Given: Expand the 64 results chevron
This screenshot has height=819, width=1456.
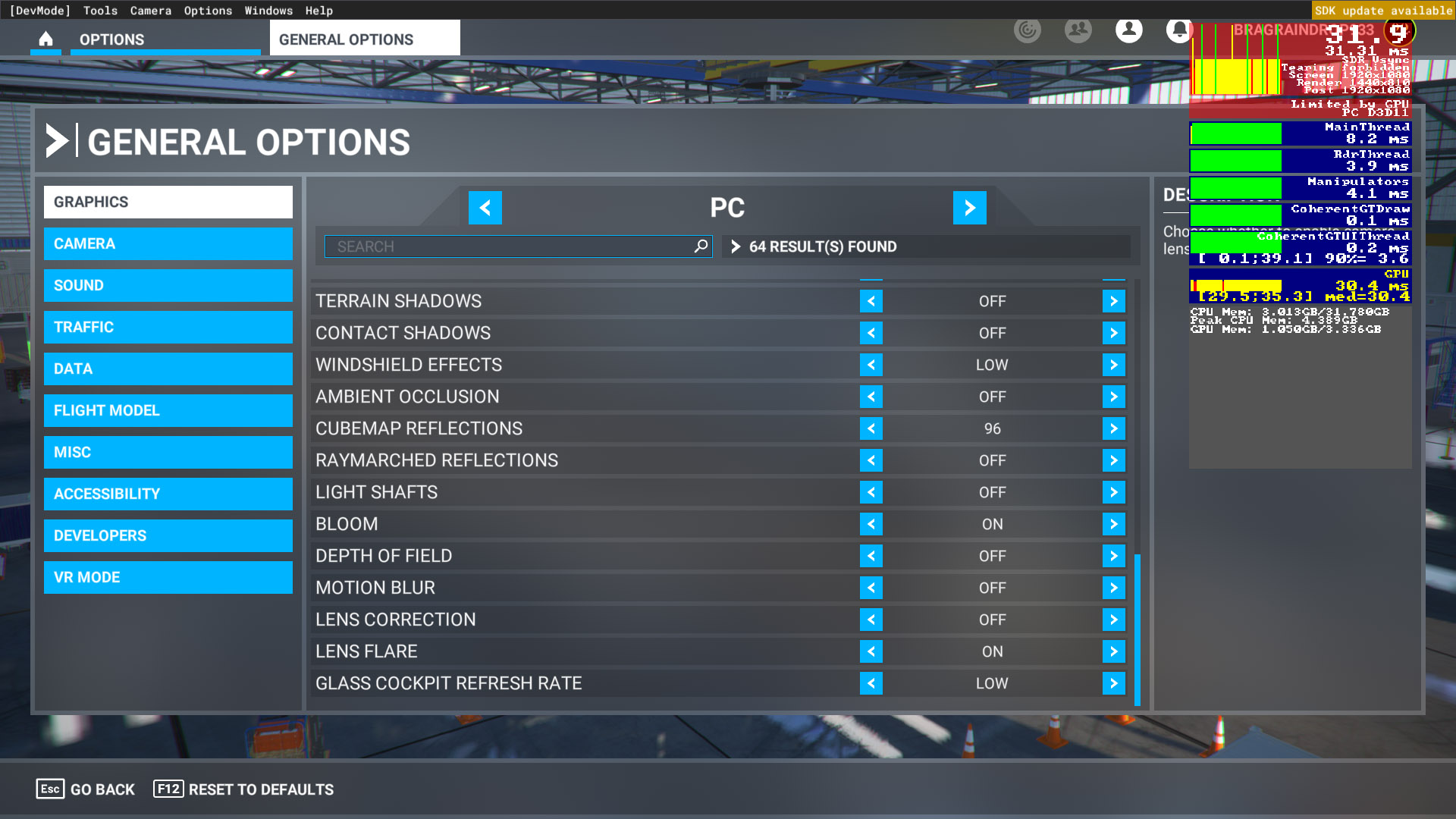Looking at the screenshot, I should tap(734, 246).
